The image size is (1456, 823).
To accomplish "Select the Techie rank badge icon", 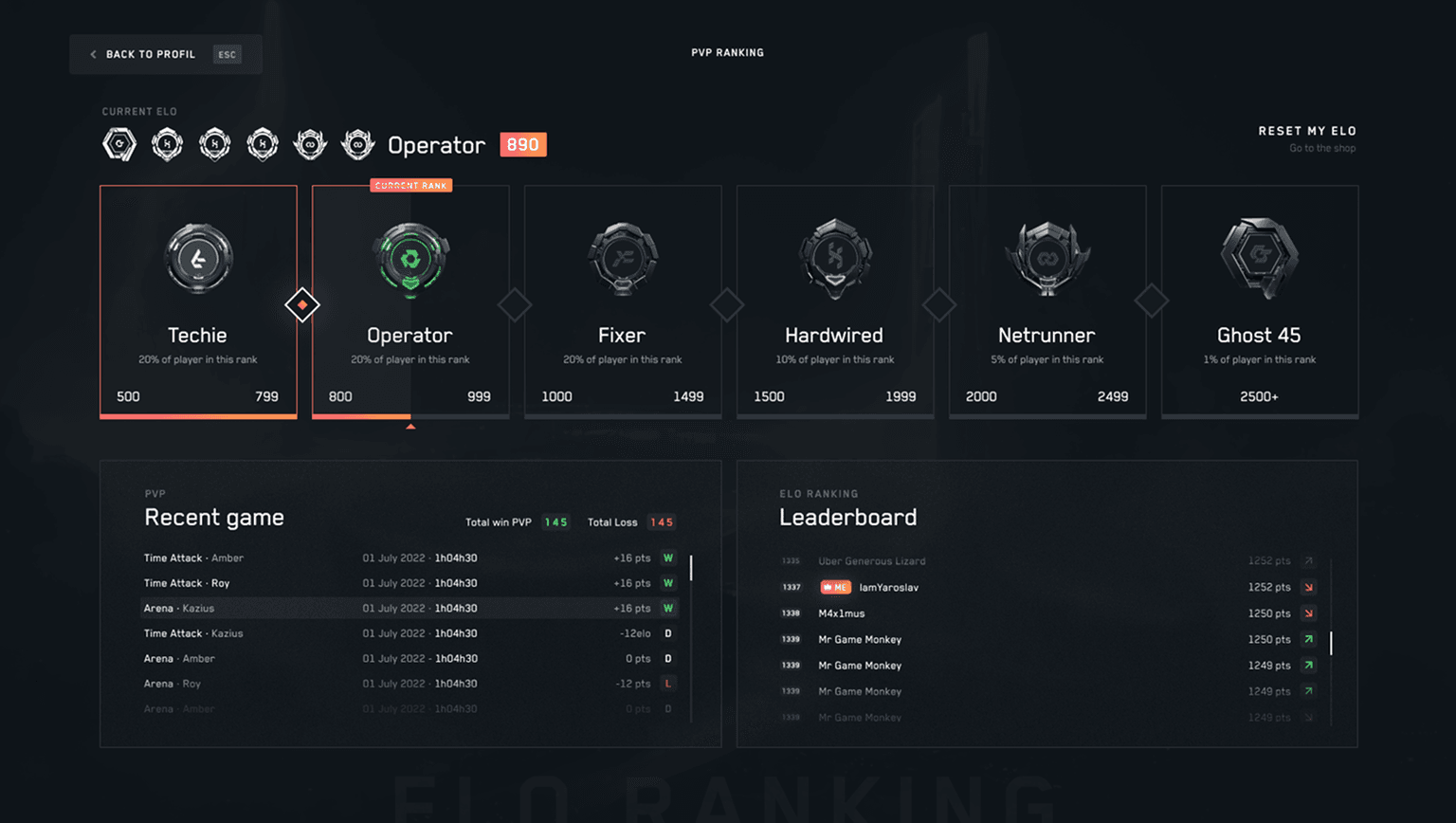I will (x=198, y=259).
